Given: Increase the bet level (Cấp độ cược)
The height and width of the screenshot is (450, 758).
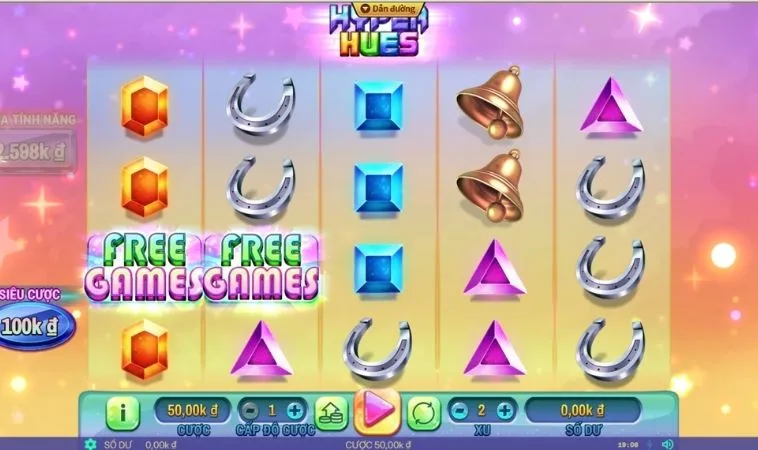Looking at the screenshot, I should pos(294,410).
